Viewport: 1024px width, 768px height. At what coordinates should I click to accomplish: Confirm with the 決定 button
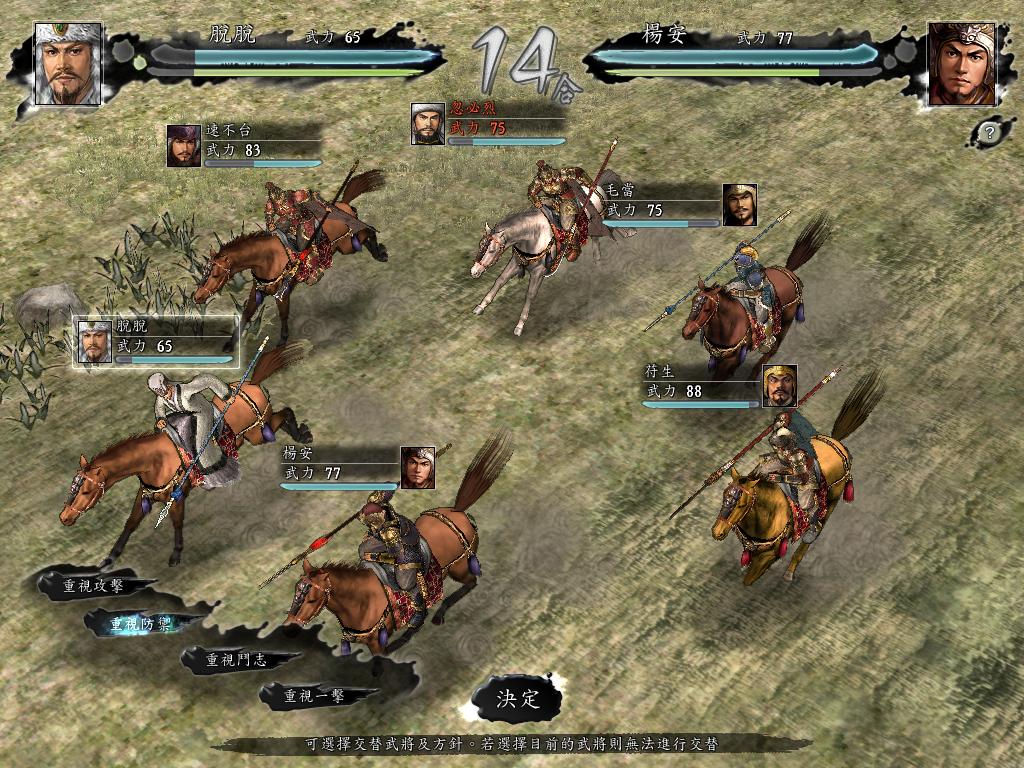click(517, 698)
